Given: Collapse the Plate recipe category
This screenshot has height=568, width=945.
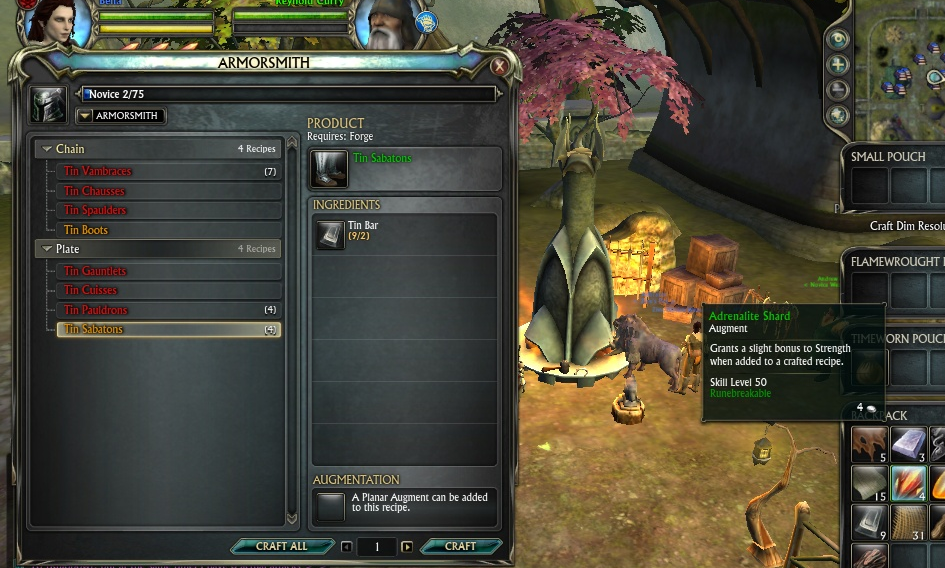Looking at the screenshot, I should point(47,249).
